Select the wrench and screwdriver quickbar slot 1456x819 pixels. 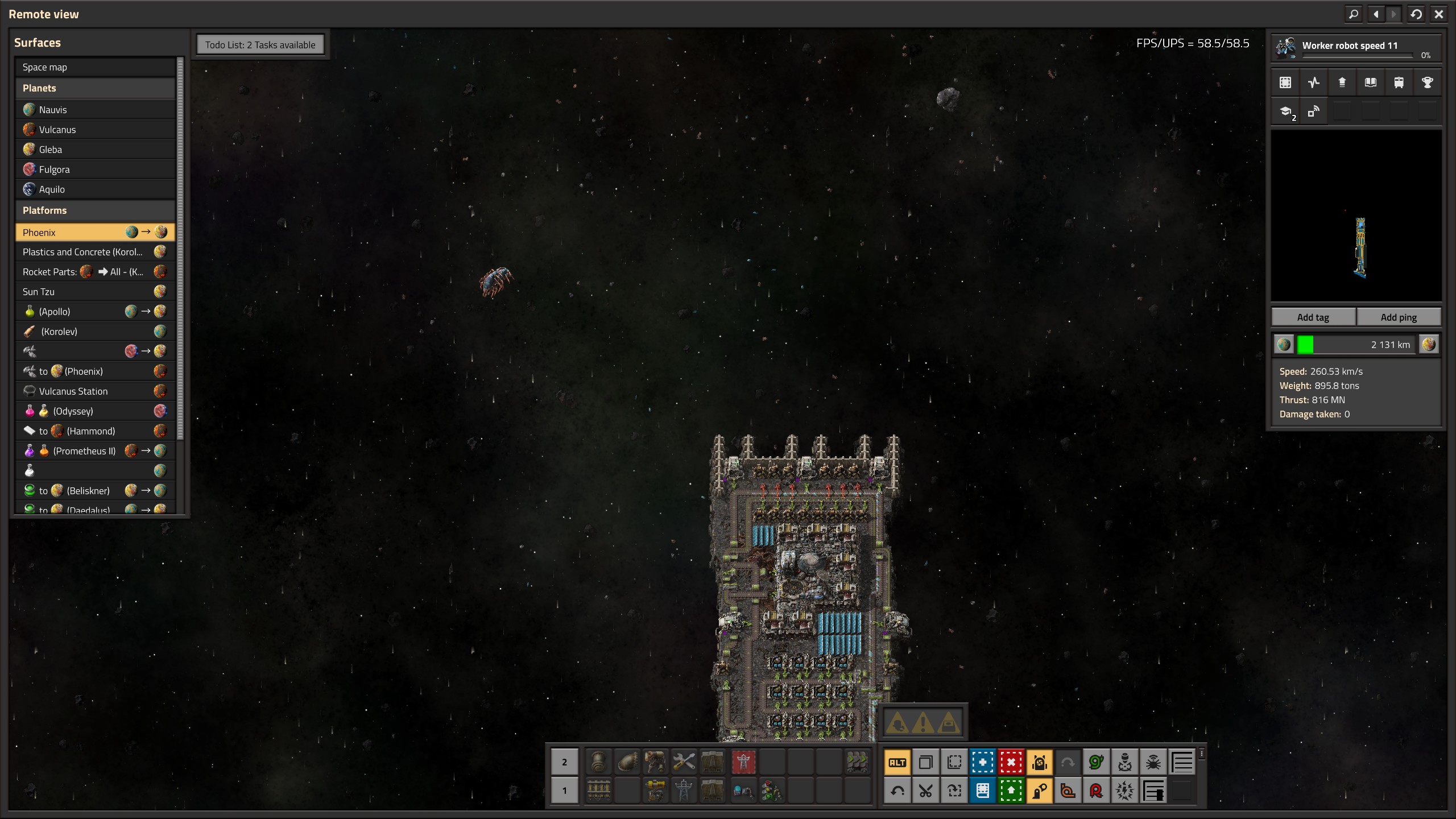[x=684, y=762]
